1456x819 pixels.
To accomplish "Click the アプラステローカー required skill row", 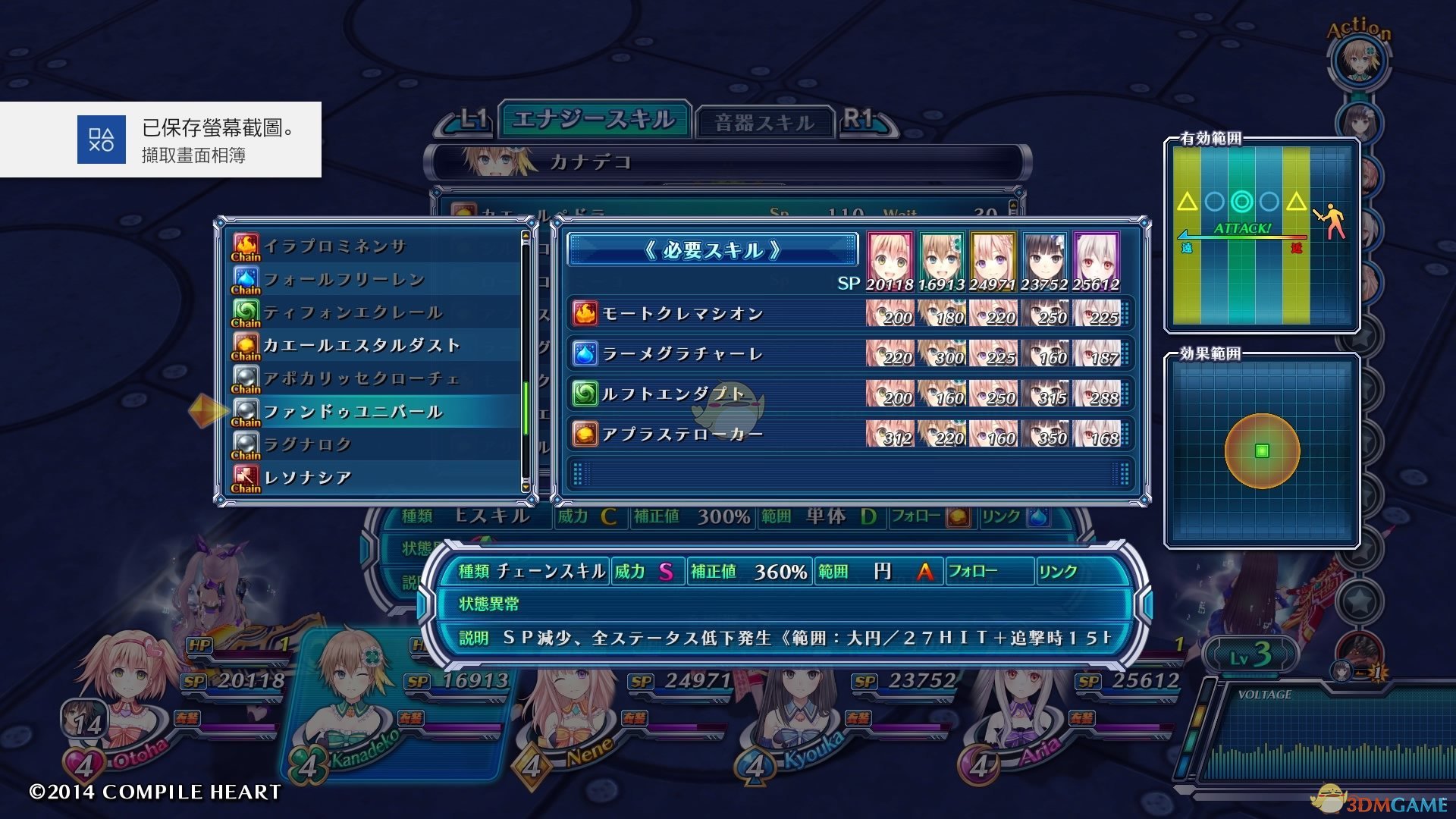I will [682, 435].
